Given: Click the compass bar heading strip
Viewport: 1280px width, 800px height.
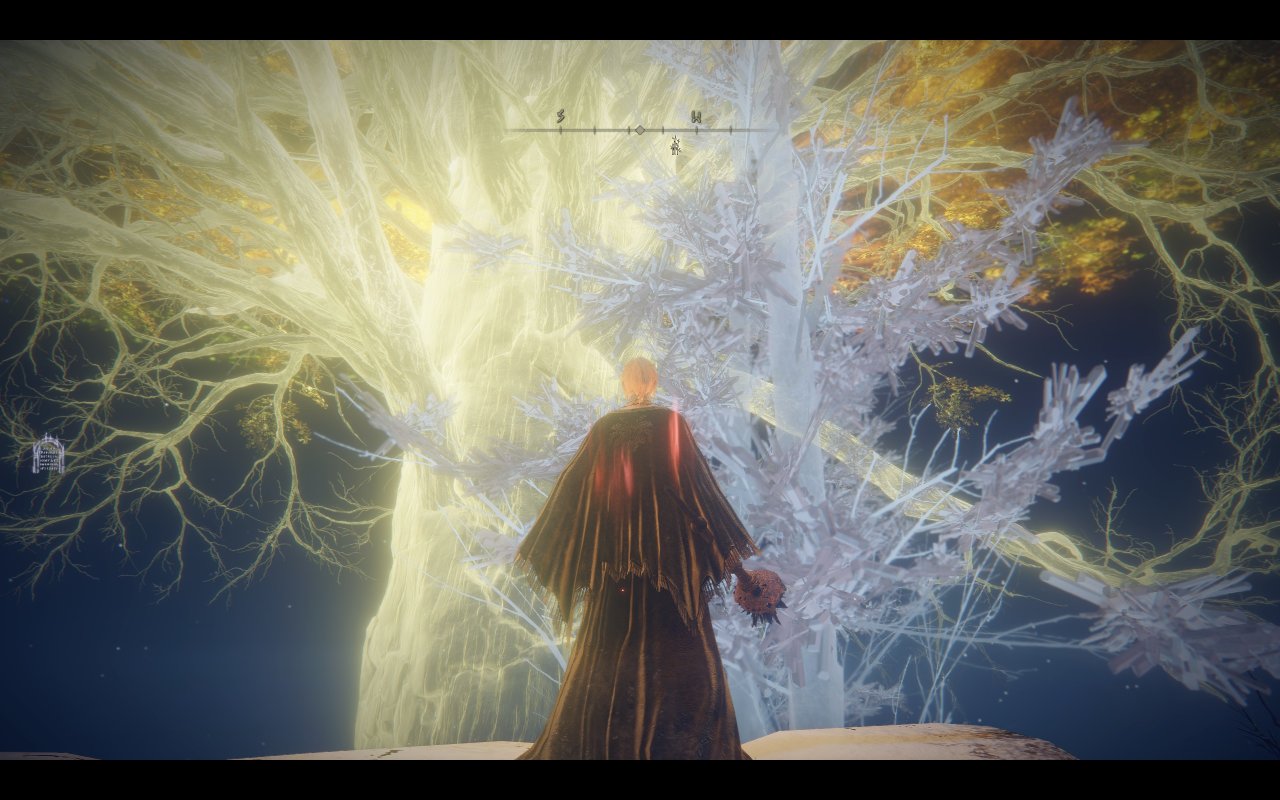Looking at the screenshot, I should pos(640,129).
